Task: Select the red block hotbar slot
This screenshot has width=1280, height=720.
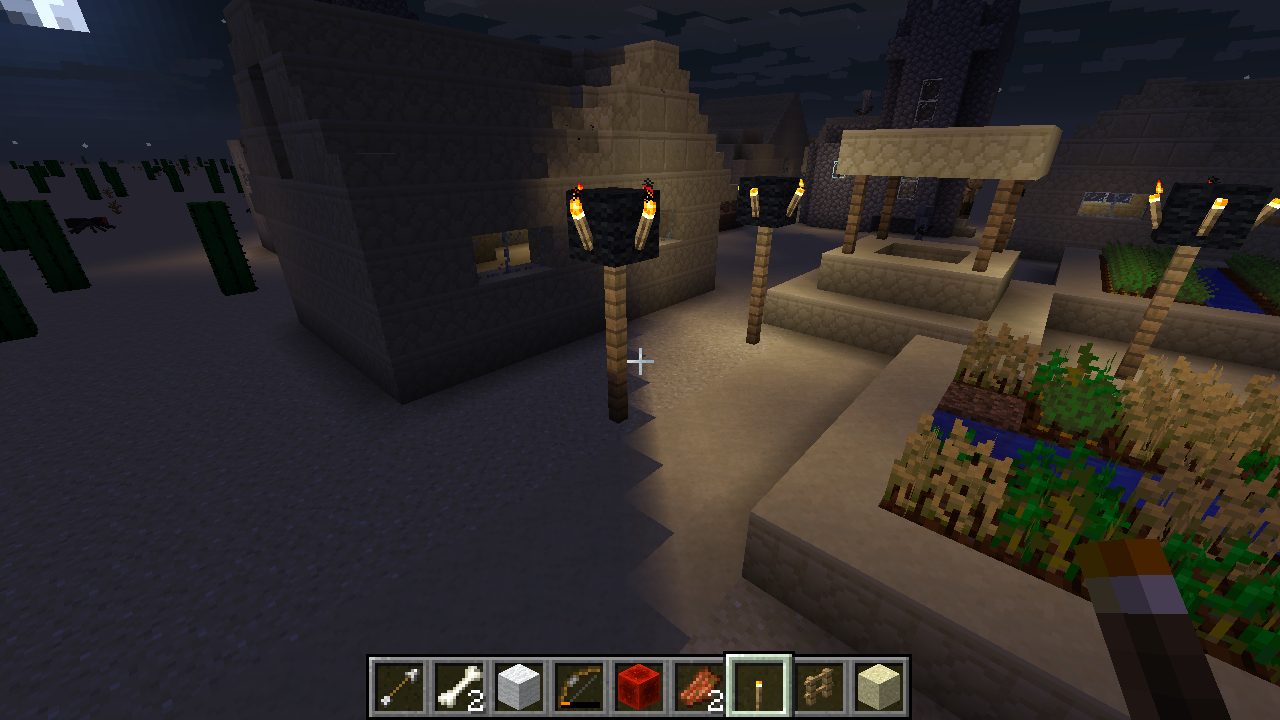Action: click(x=639, y=687)
